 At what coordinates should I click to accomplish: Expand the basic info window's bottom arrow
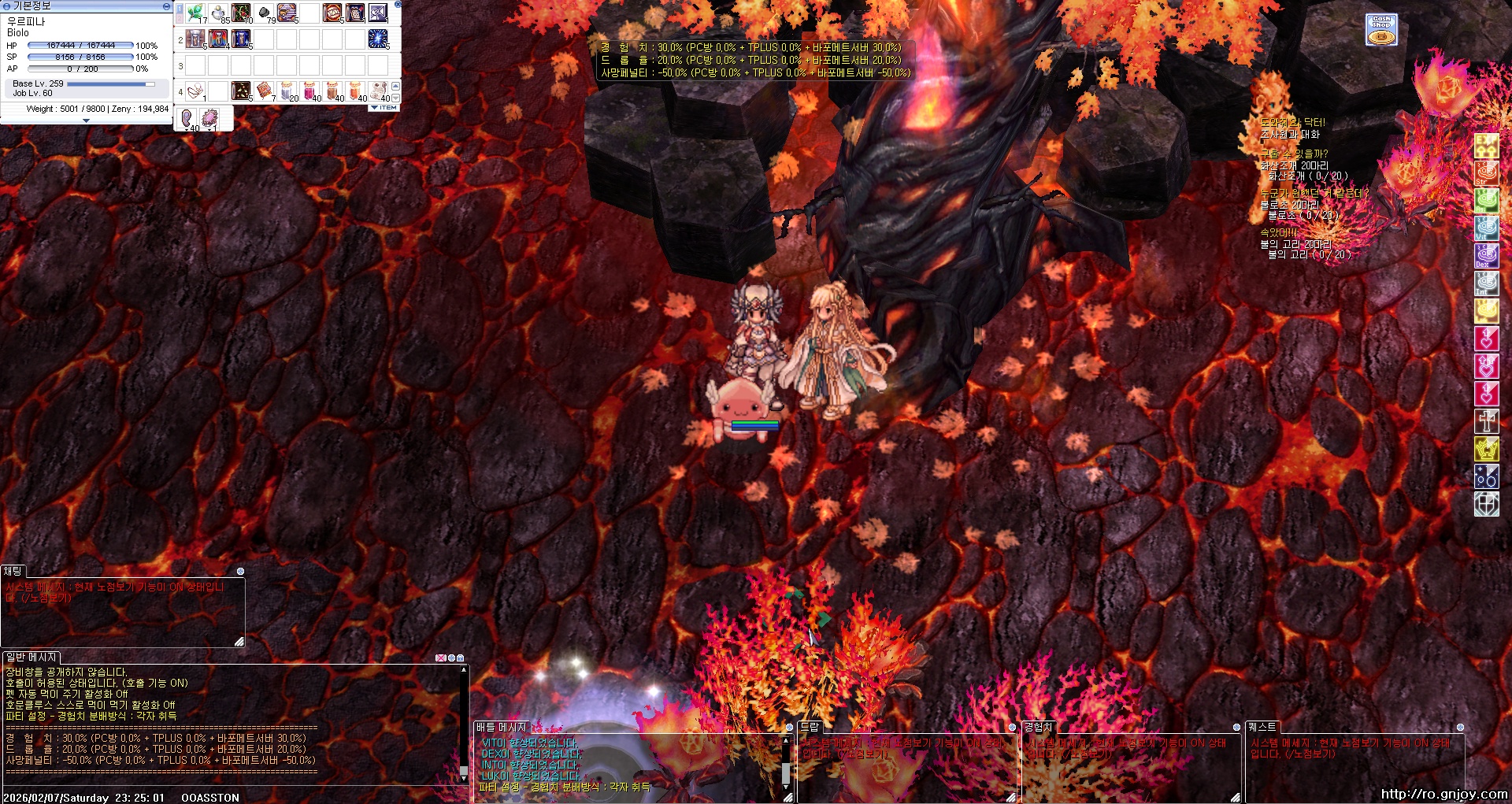[x=86, y=120]
